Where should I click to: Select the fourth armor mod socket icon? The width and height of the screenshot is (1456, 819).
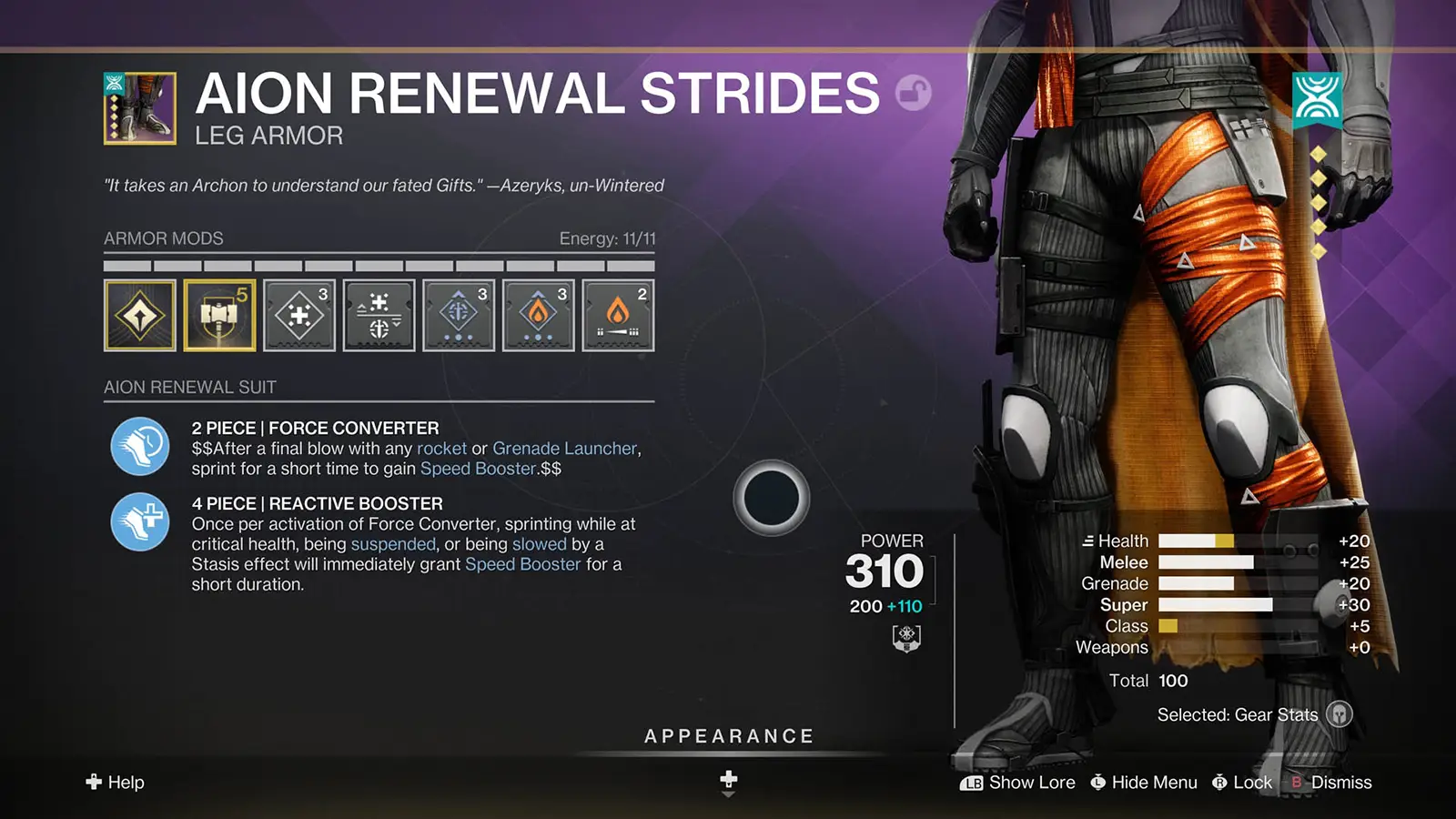pos(379,316)
